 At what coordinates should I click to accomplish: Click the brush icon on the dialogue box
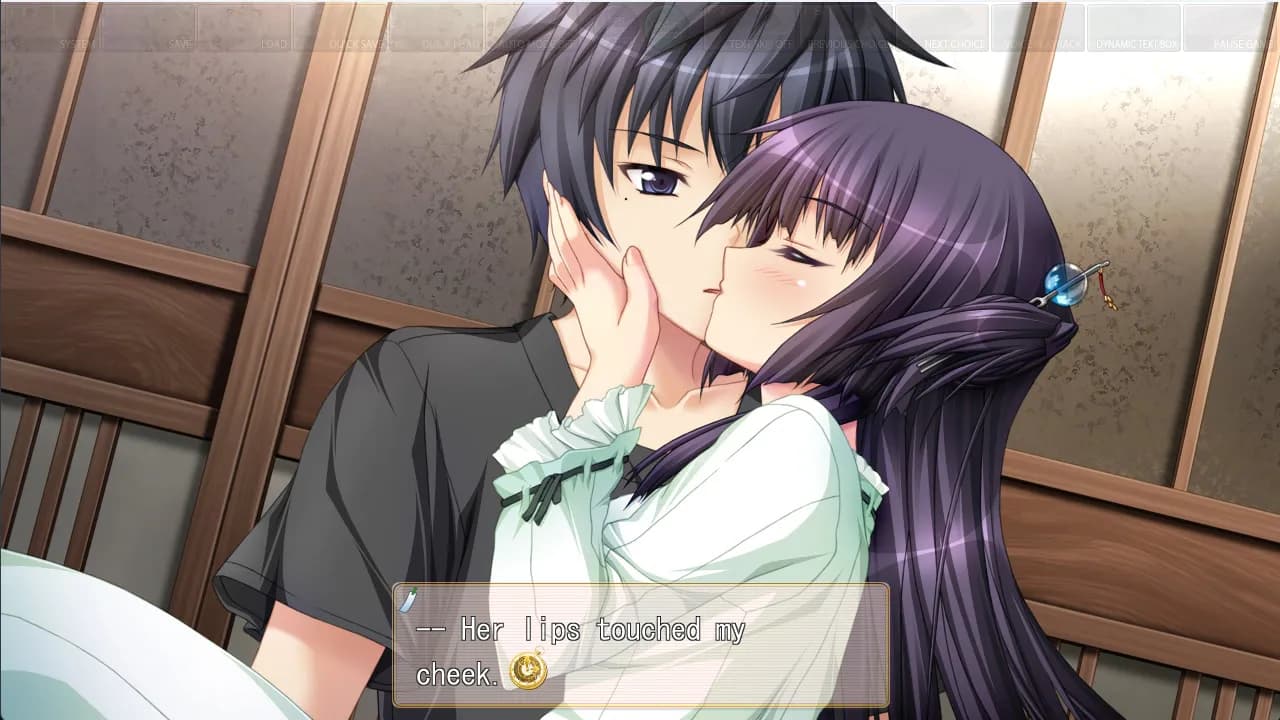(x=406, y=599)
